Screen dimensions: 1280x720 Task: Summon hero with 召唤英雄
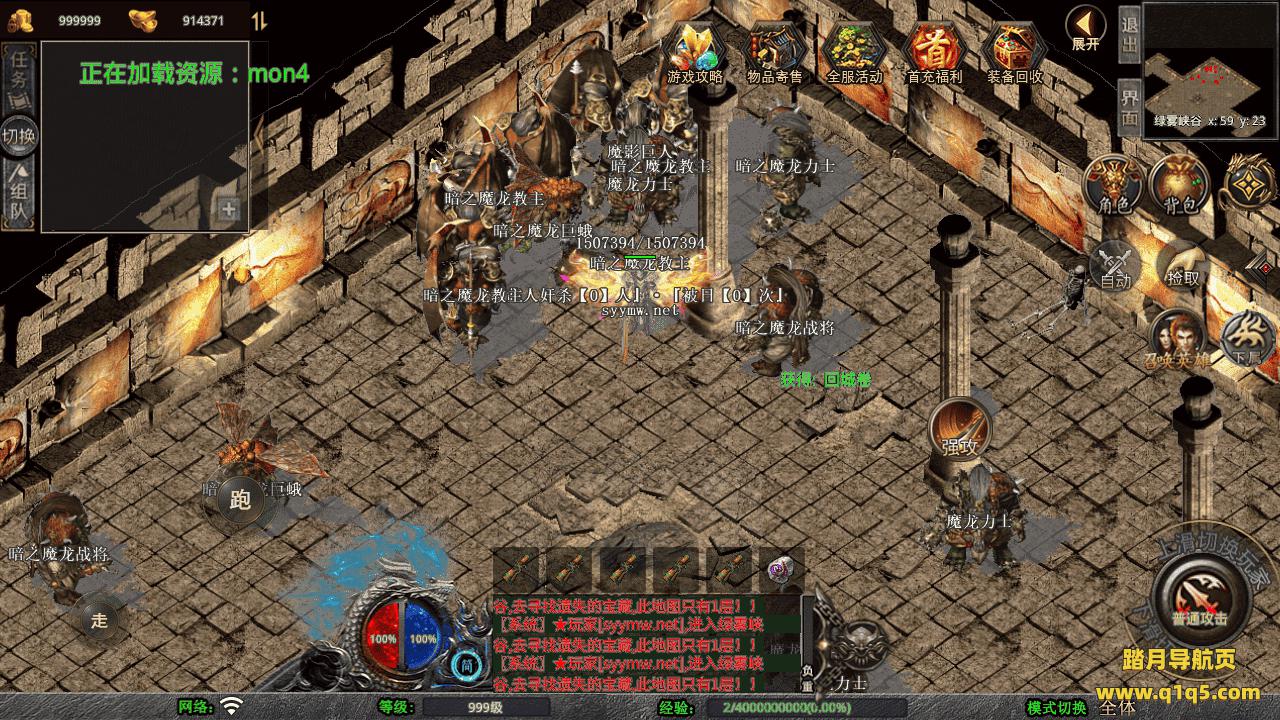point(1177,337)
